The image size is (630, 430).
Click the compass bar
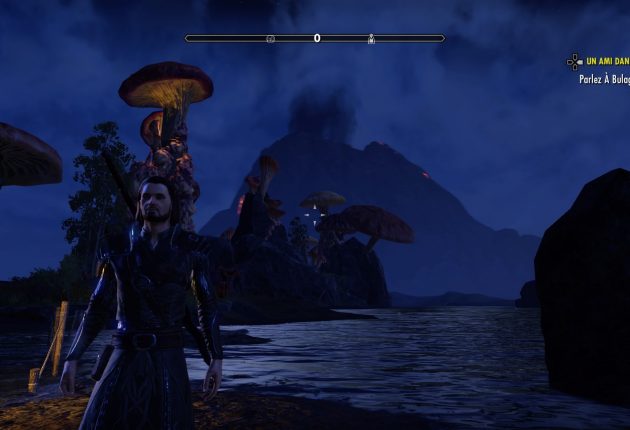[315, 38]
